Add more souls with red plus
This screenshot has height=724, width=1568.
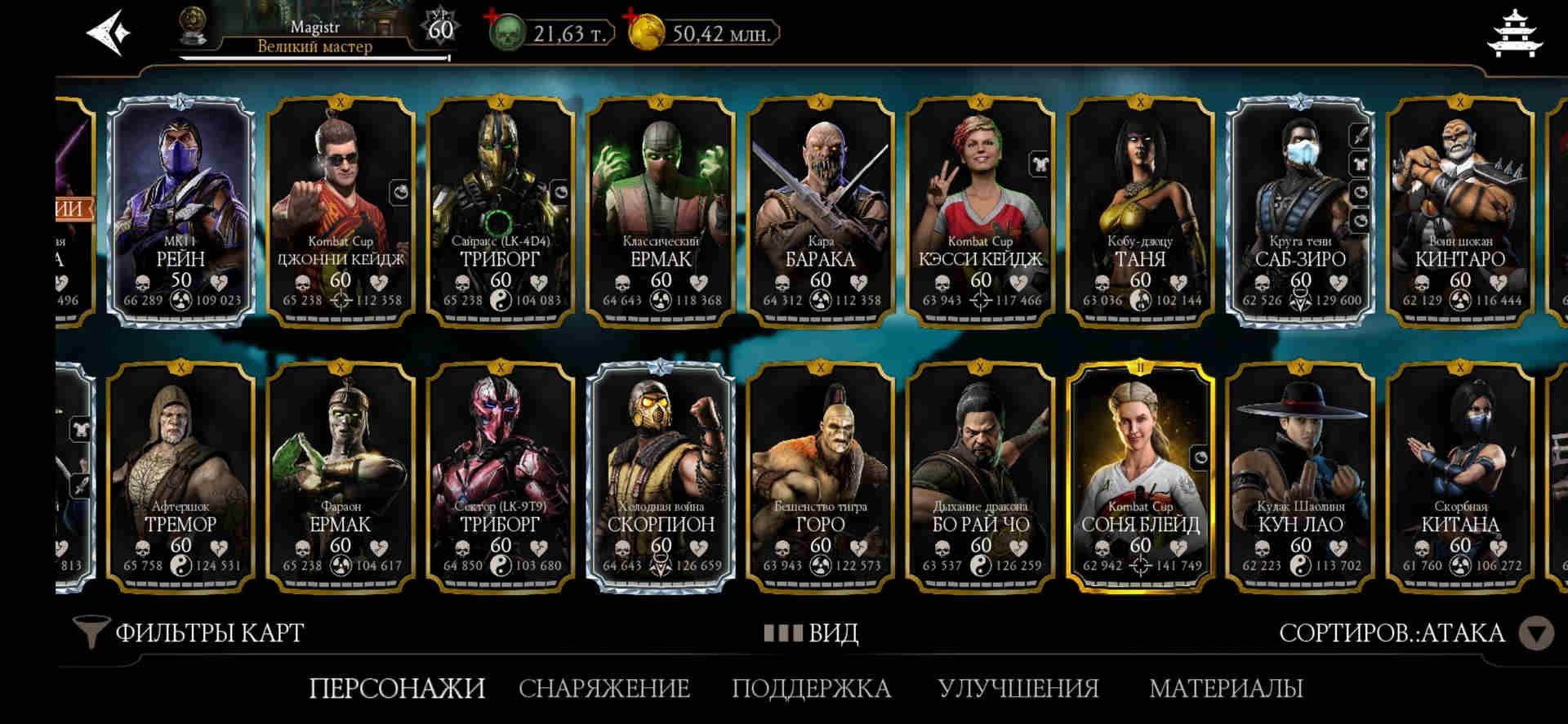492,16
